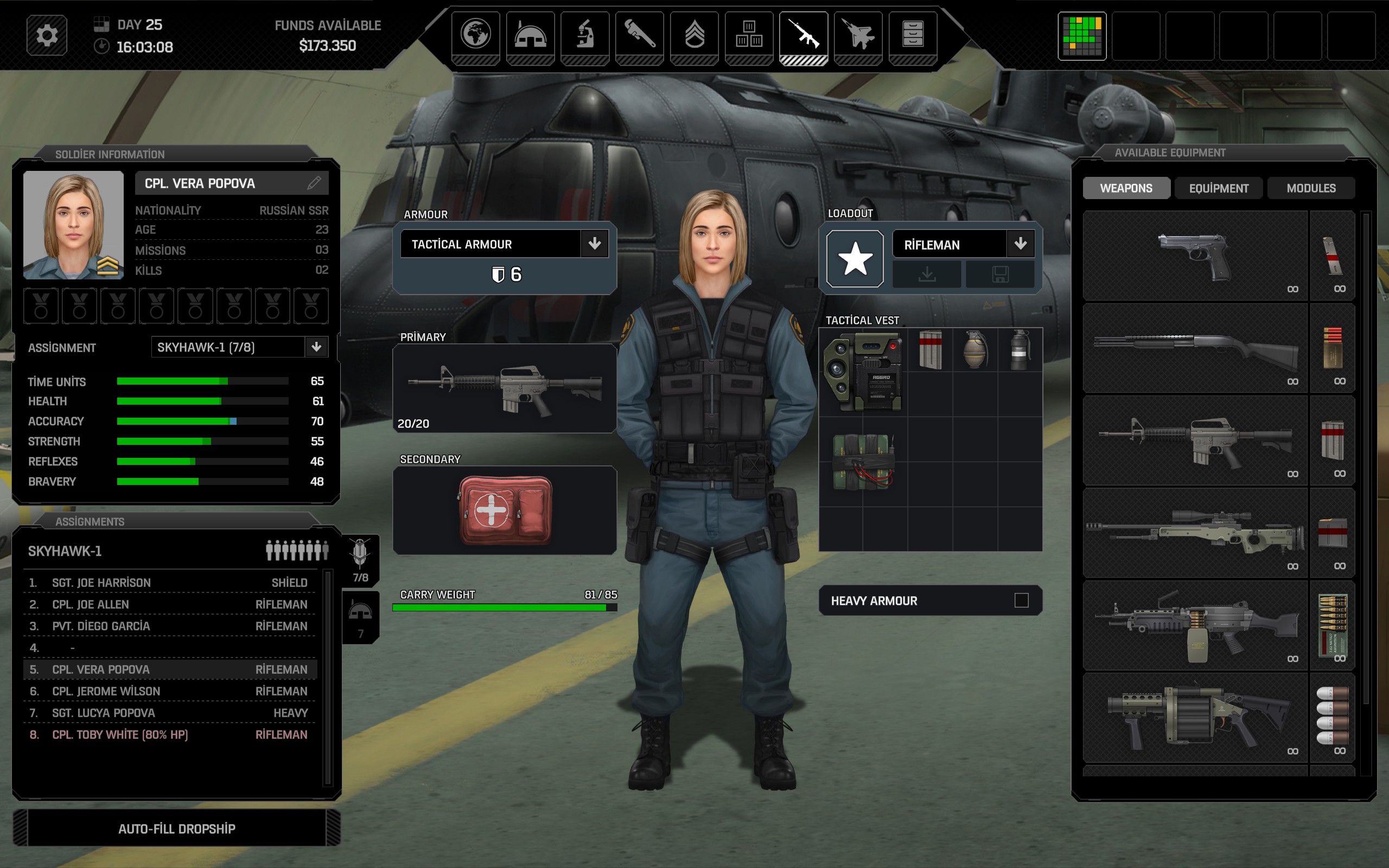The height and width of the screenshot is (868, 1389).
Task: Select the primary assault rifle slot
Action: click(x=505, y=388)
